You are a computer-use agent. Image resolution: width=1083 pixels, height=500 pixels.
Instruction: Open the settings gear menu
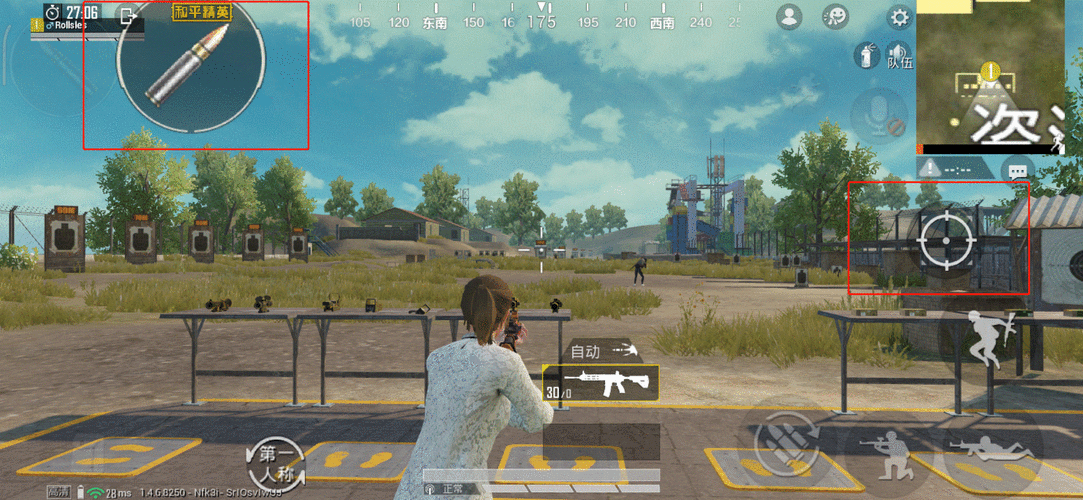pos(900,17)
